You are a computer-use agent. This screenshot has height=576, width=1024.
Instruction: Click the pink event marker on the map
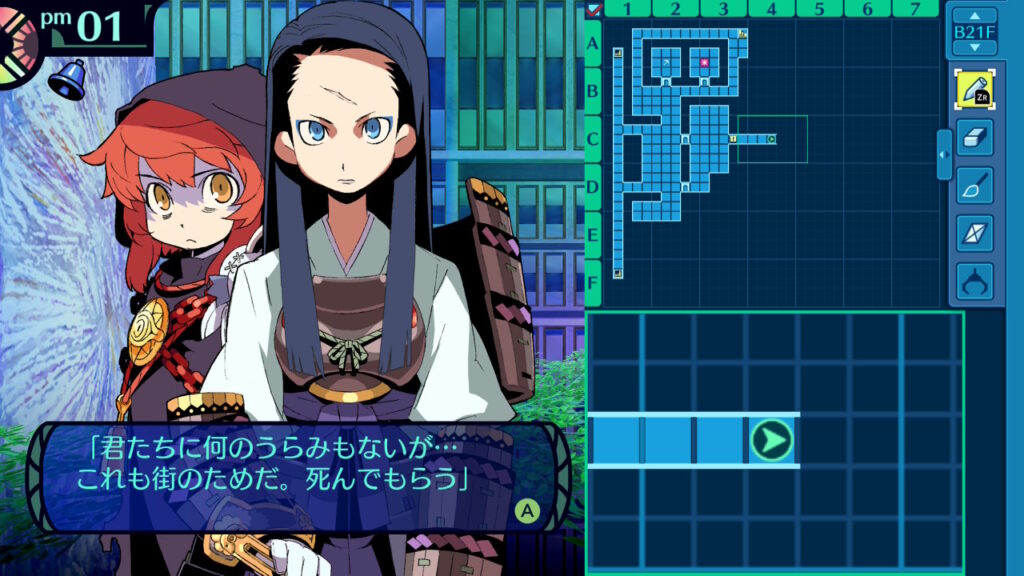tap(705, 62)
